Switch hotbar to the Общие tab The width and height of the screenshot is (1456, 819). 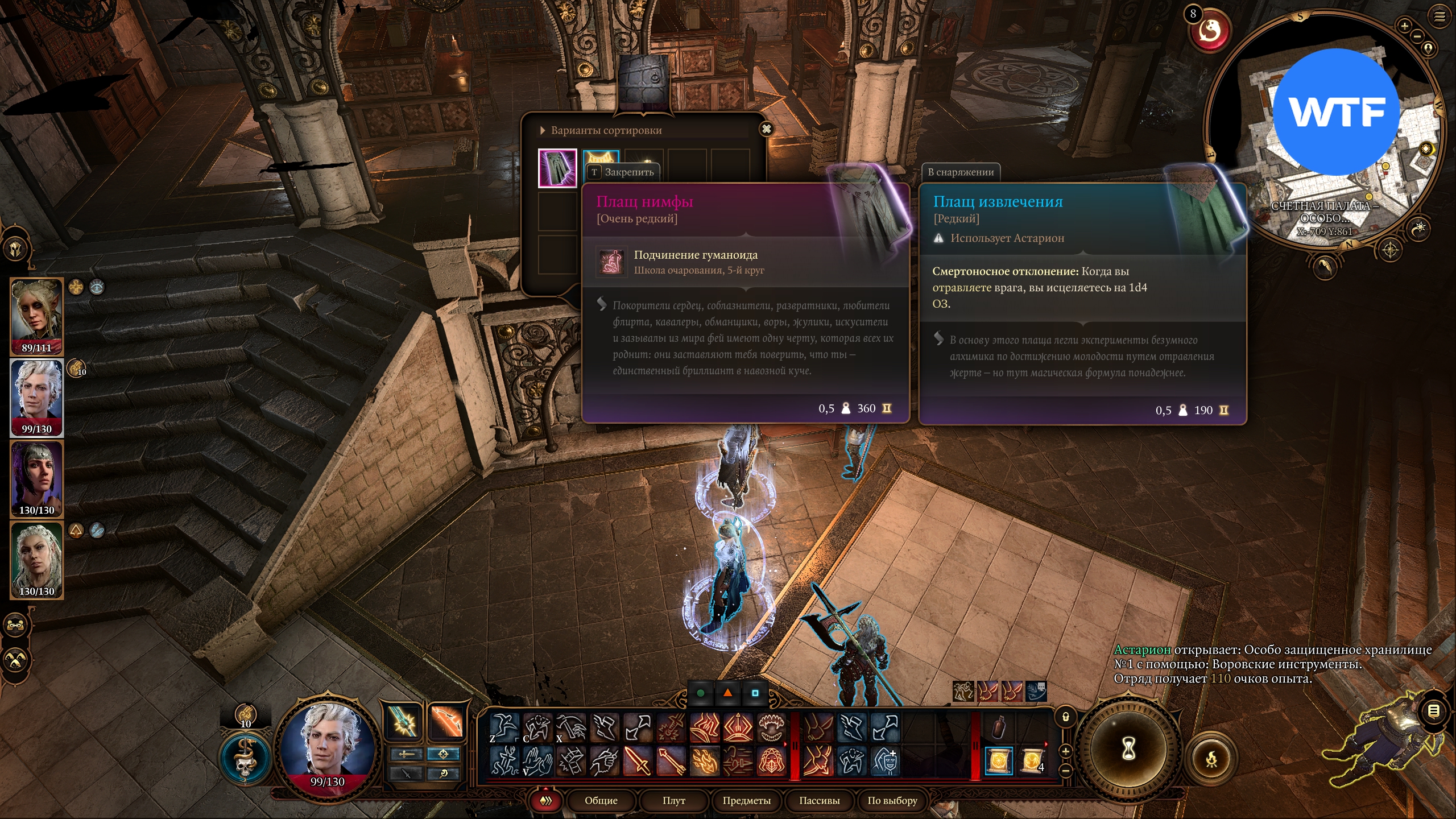click(x=601, y=800)
